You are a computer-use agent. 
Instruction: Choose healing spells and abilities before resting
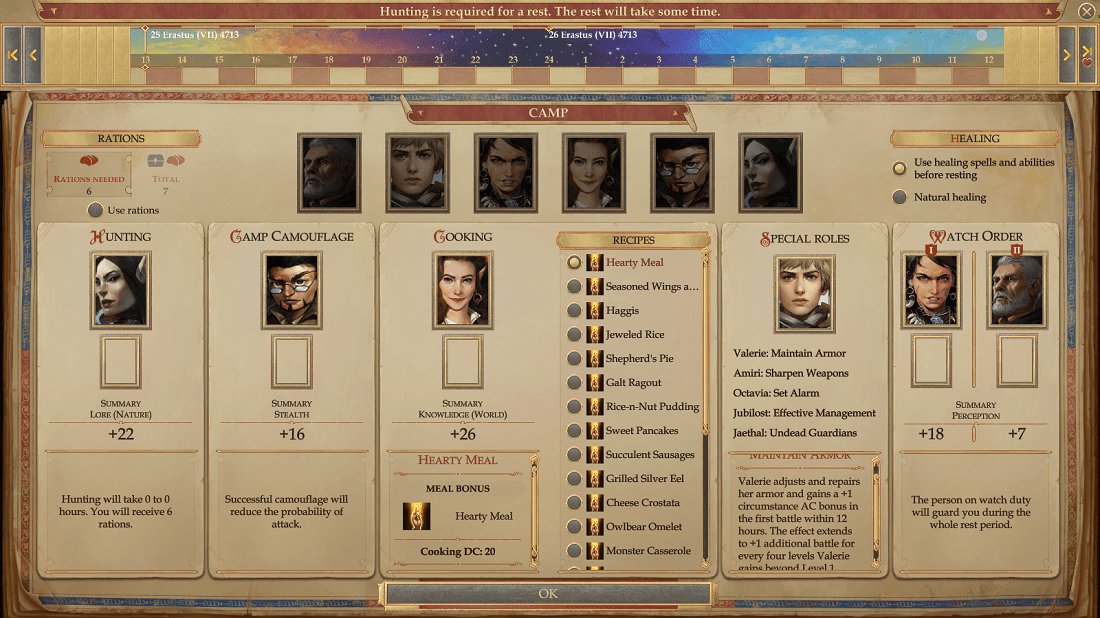(x=900, y=168)
